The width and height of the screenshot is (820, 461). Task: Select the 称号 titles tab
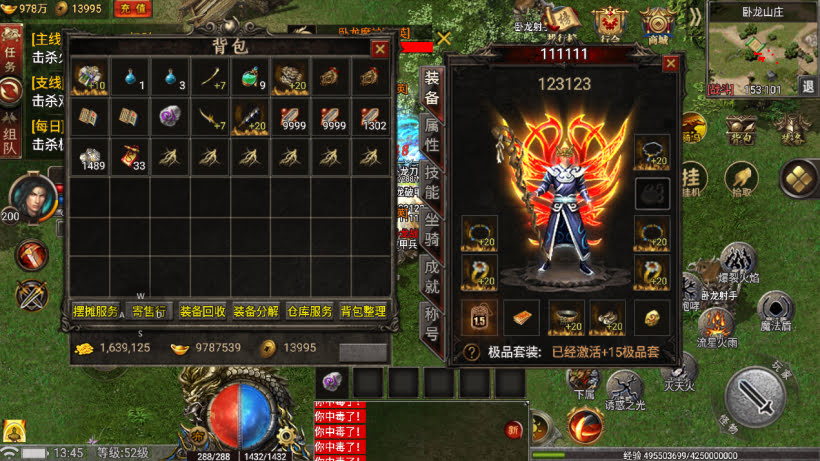click(432, 324)
